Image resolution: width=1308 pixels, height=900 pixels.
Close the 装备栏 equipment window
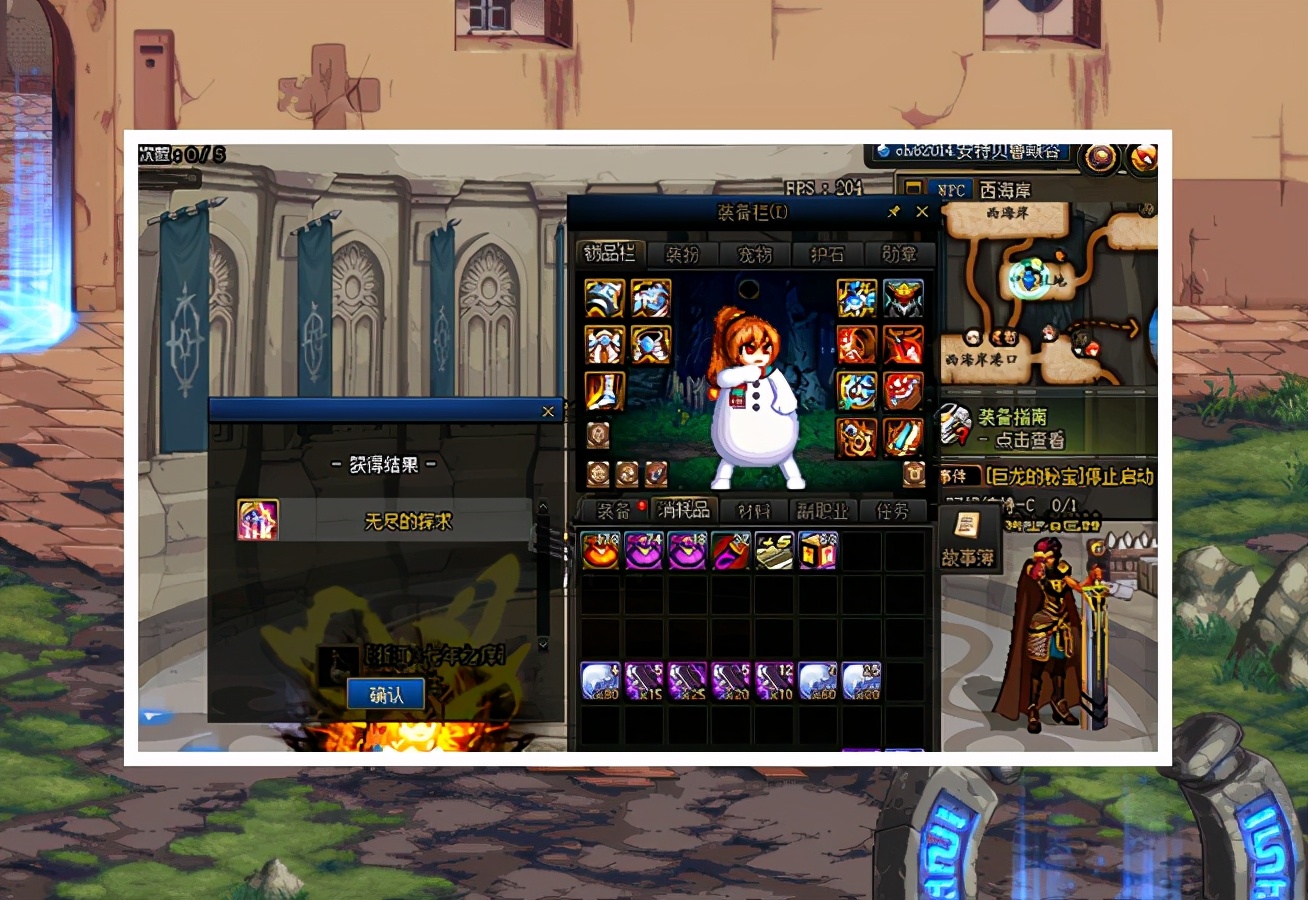[922, 212]
